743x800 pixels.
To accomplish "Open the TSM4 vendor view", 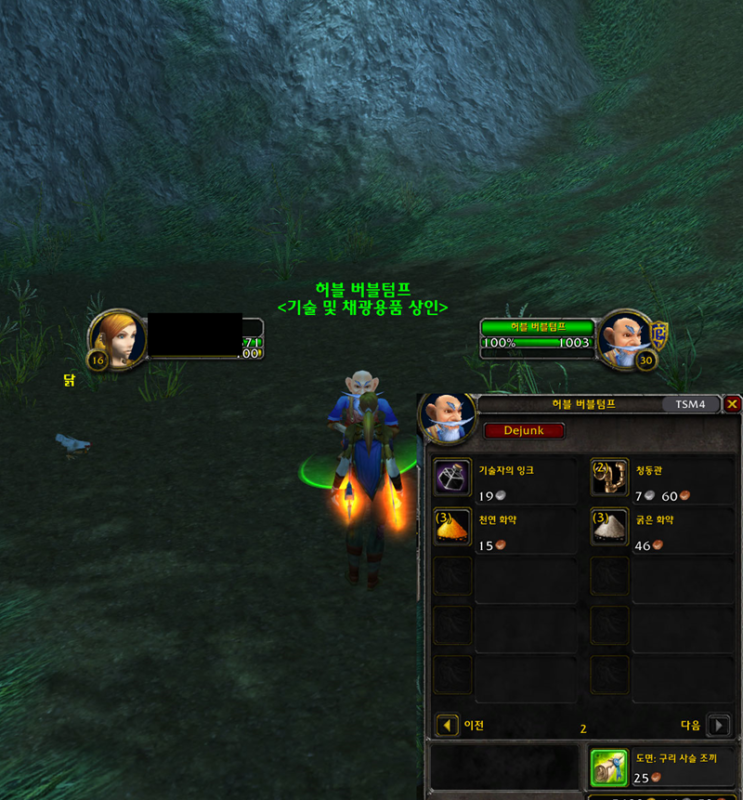I will 690,405.
